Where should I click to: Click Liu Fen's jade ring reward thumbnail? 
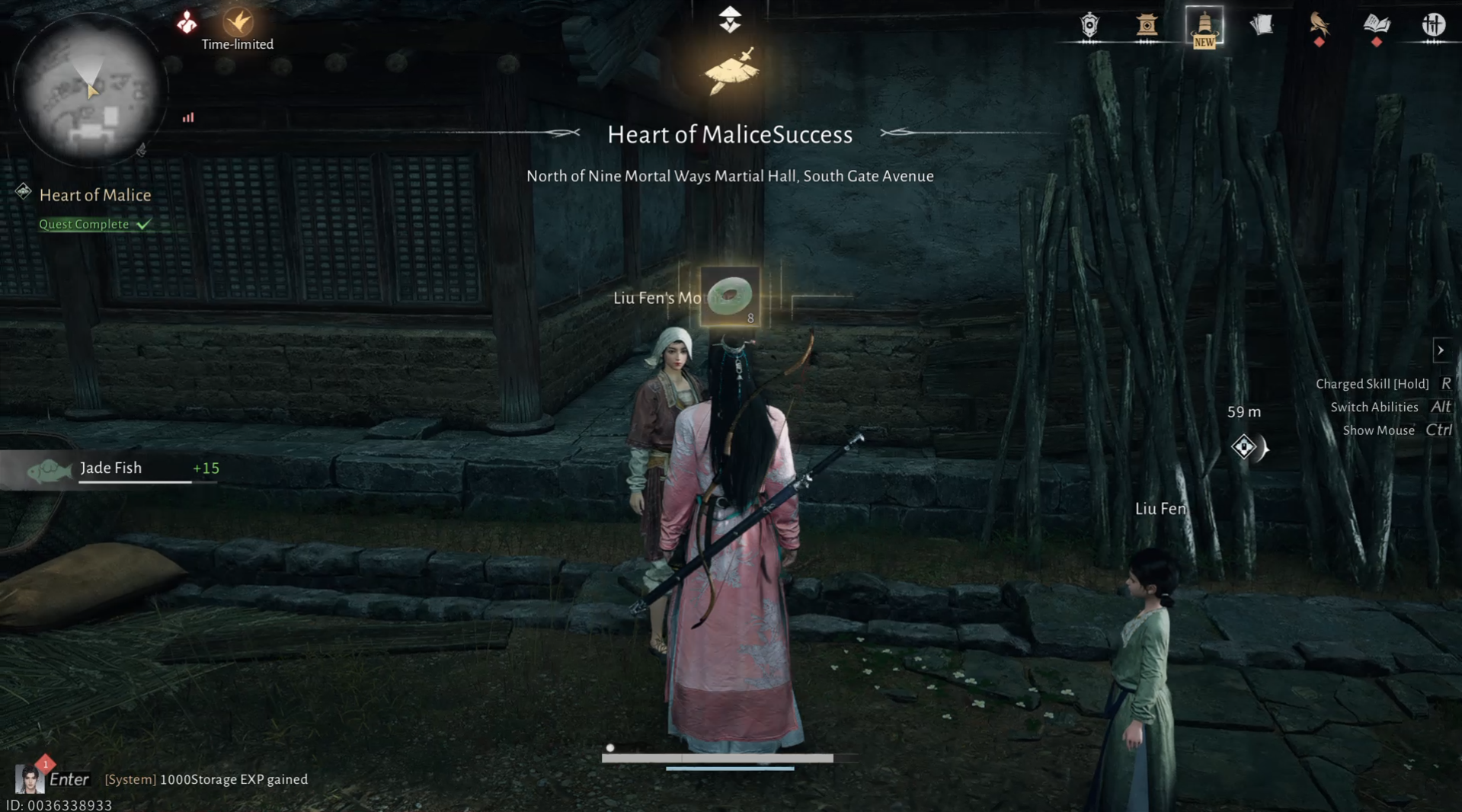(729, 298)
